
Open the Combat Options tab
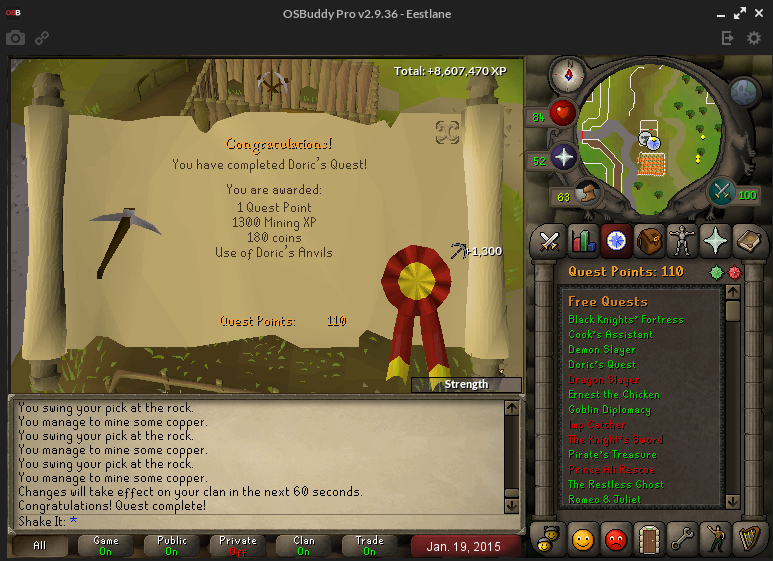pyautogui.click(x=549, y=241)
